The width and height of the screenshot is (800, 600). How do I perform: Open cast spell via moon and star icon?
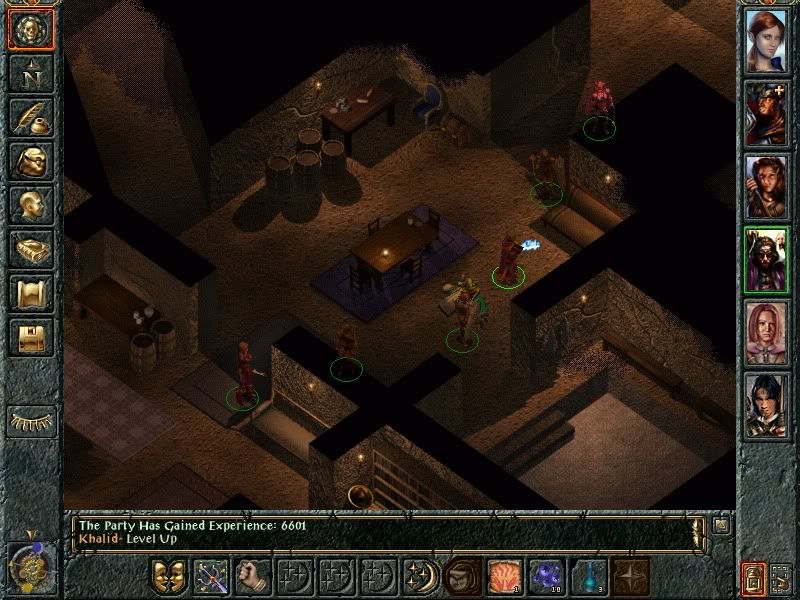(421, 576)
